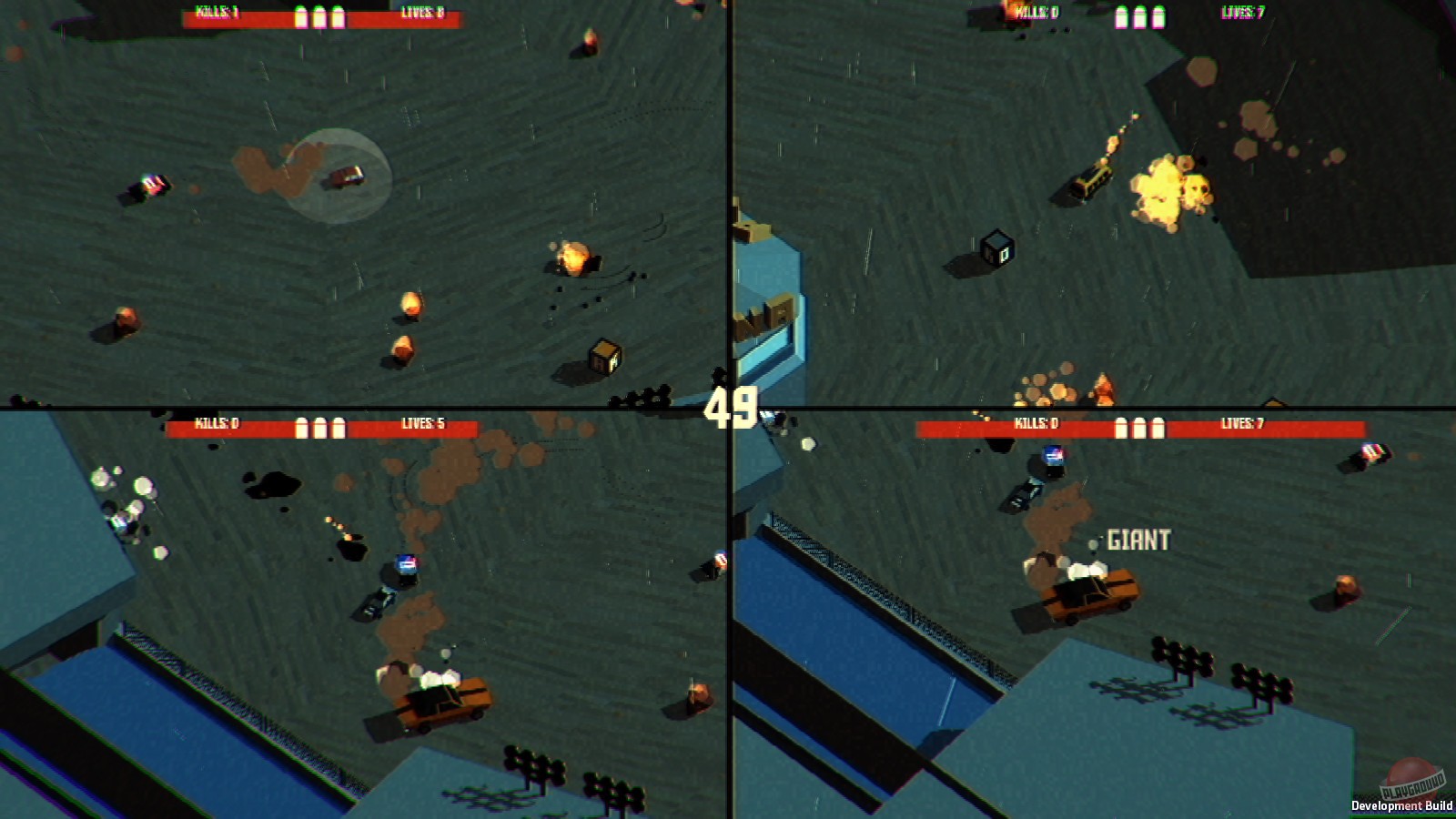Image resolution: width=1456 pixels, height=819 pixels.
Task: Click the middle bullet icon in Player 3's HUD
Action: 319,424
